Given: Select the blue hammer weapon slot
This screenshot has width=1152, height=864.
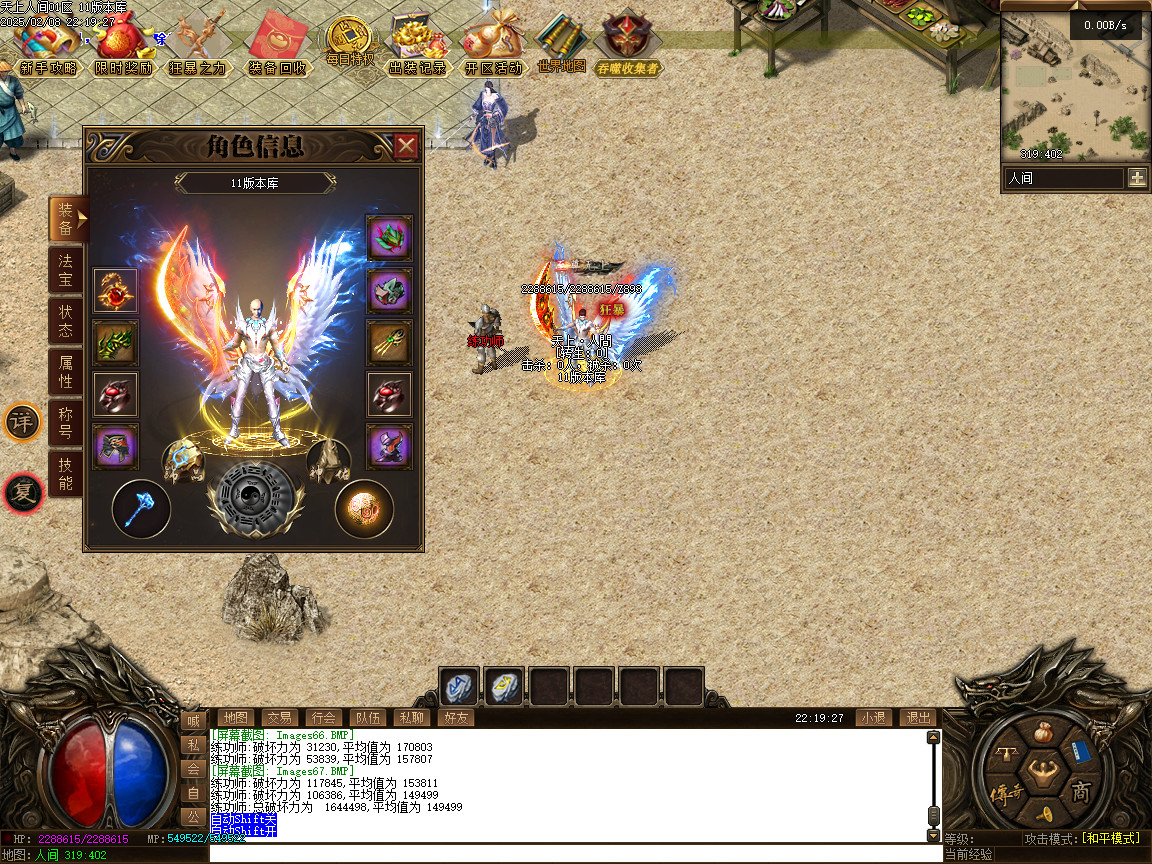Looking at the screenshot, I should [140, 509].
